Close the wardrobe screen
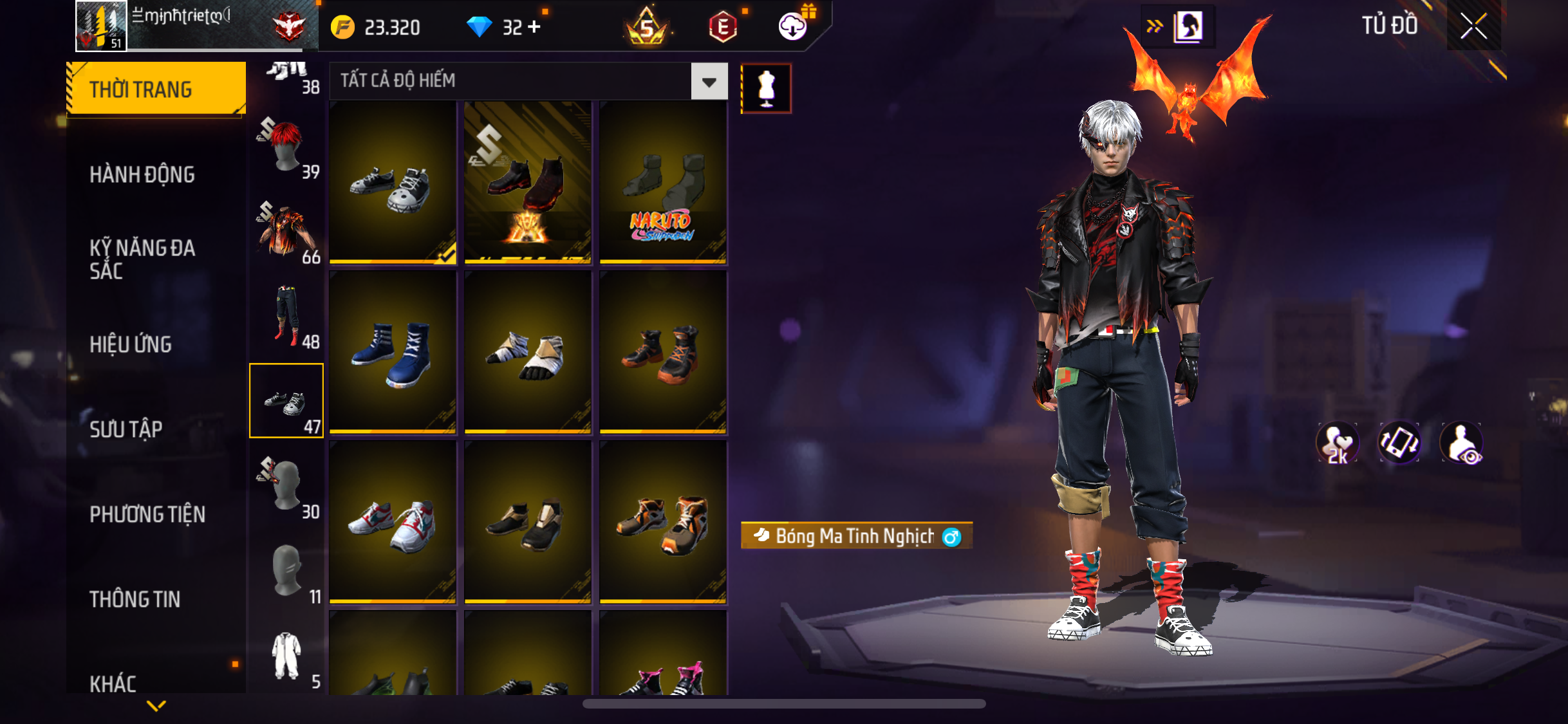1568x724 pixels. pos(1473,26)
